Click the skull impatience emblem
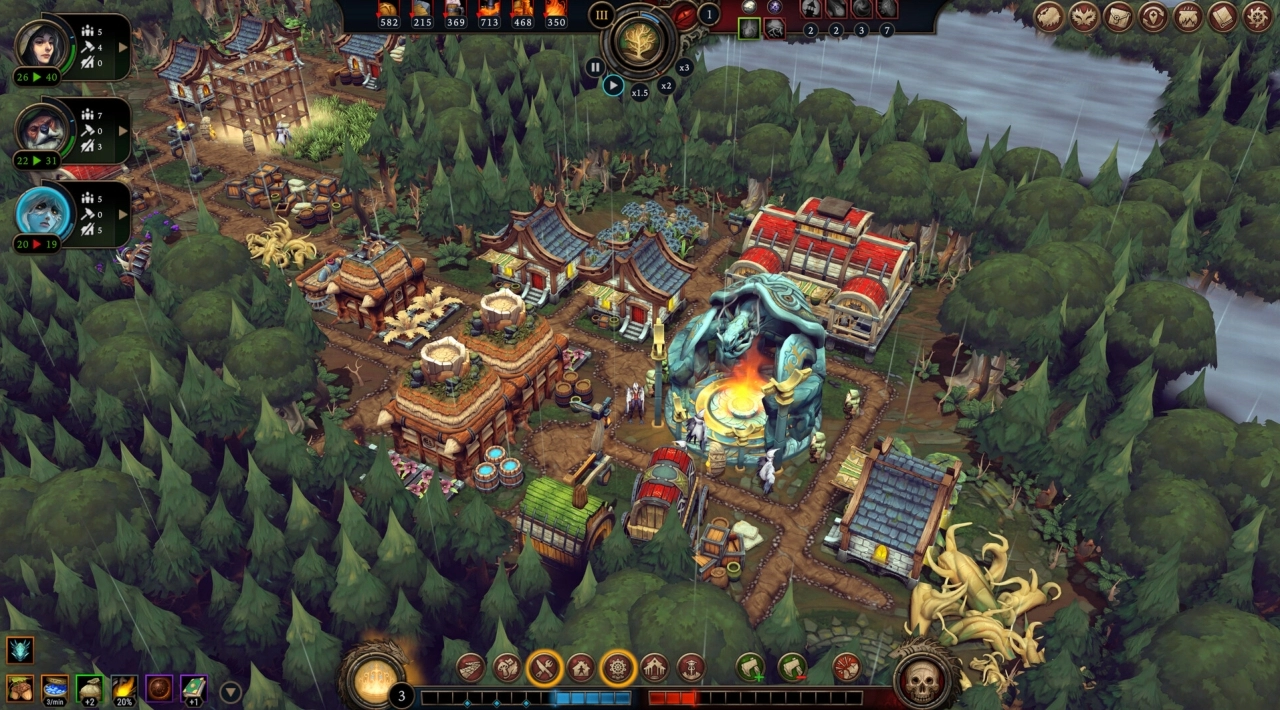The width and height of the screenshot is (1280, 710). pos(925,678)
